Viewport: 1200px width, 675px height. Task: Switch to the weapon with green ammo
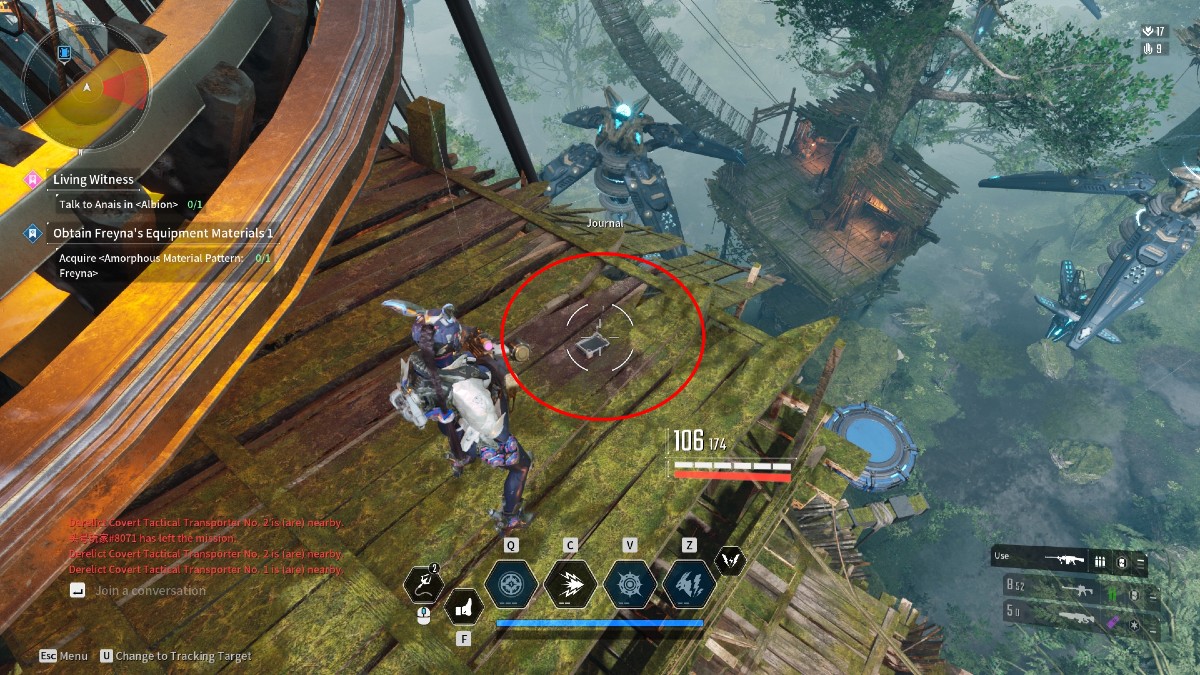pyautogui.click(x=1078, y=591)
